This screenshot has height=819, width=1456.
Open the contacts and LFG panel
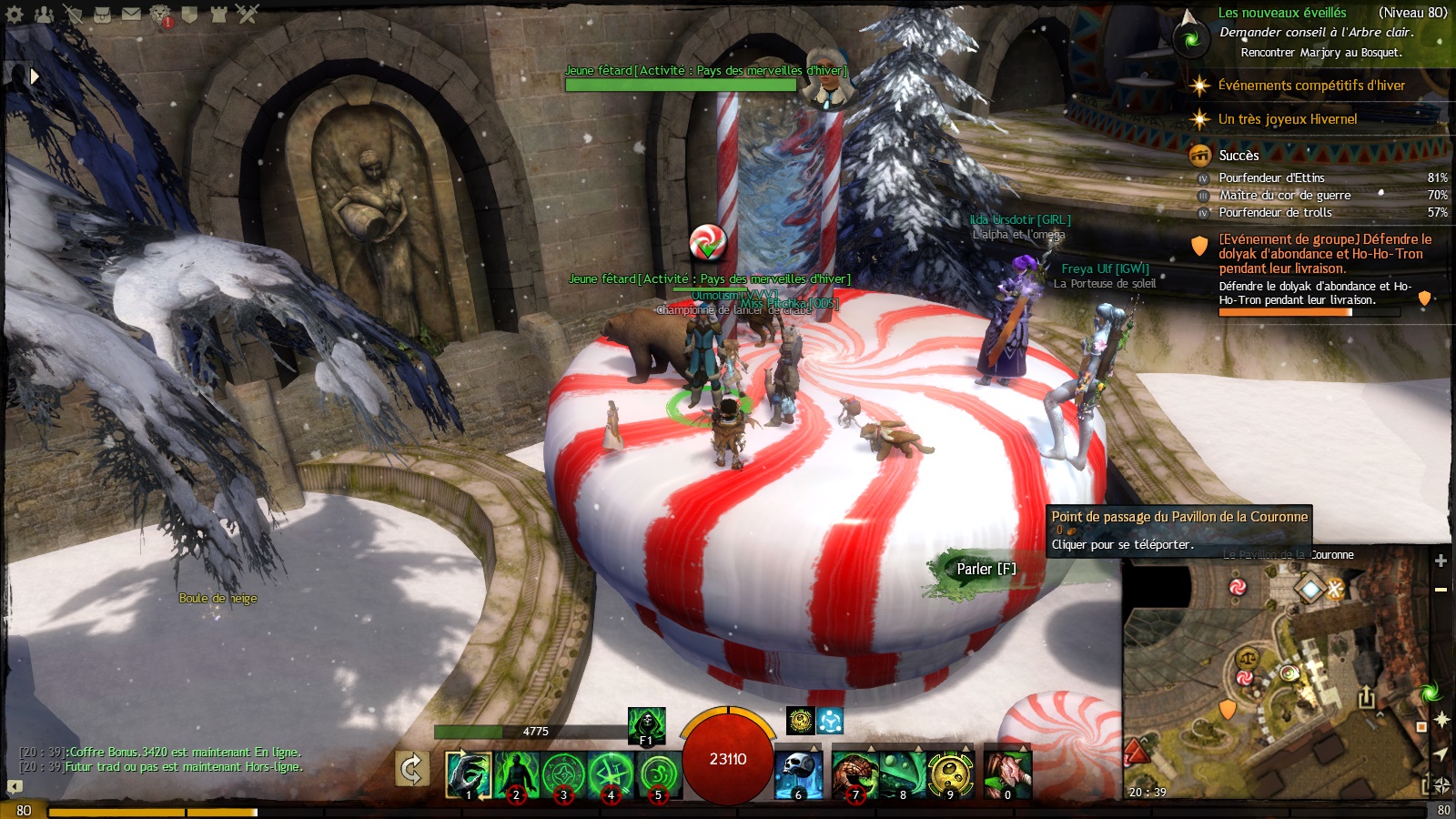pyautogui.click(x=44, y=15)
